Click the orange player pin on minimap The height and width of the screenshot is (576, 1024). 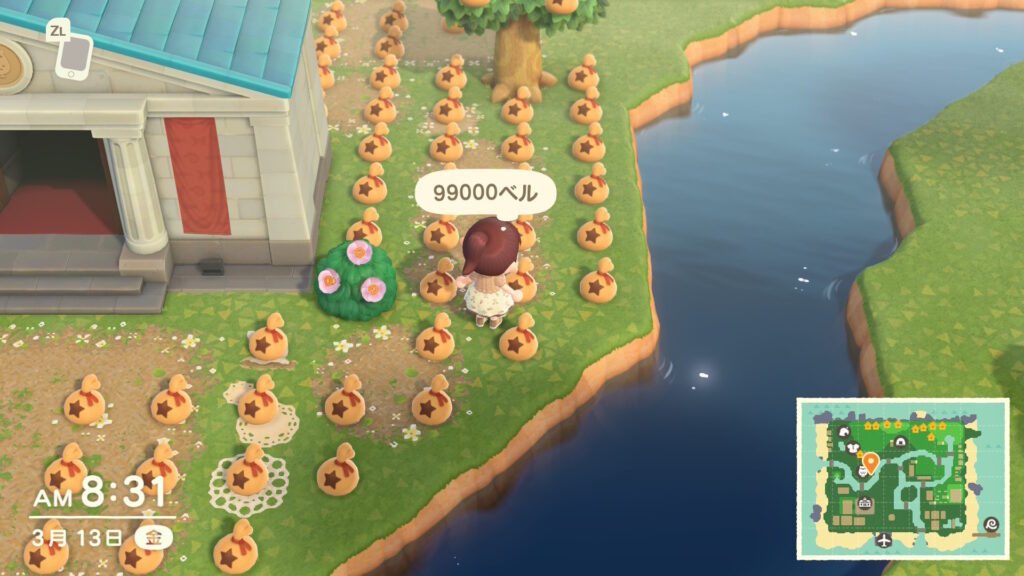click(871, 463)
